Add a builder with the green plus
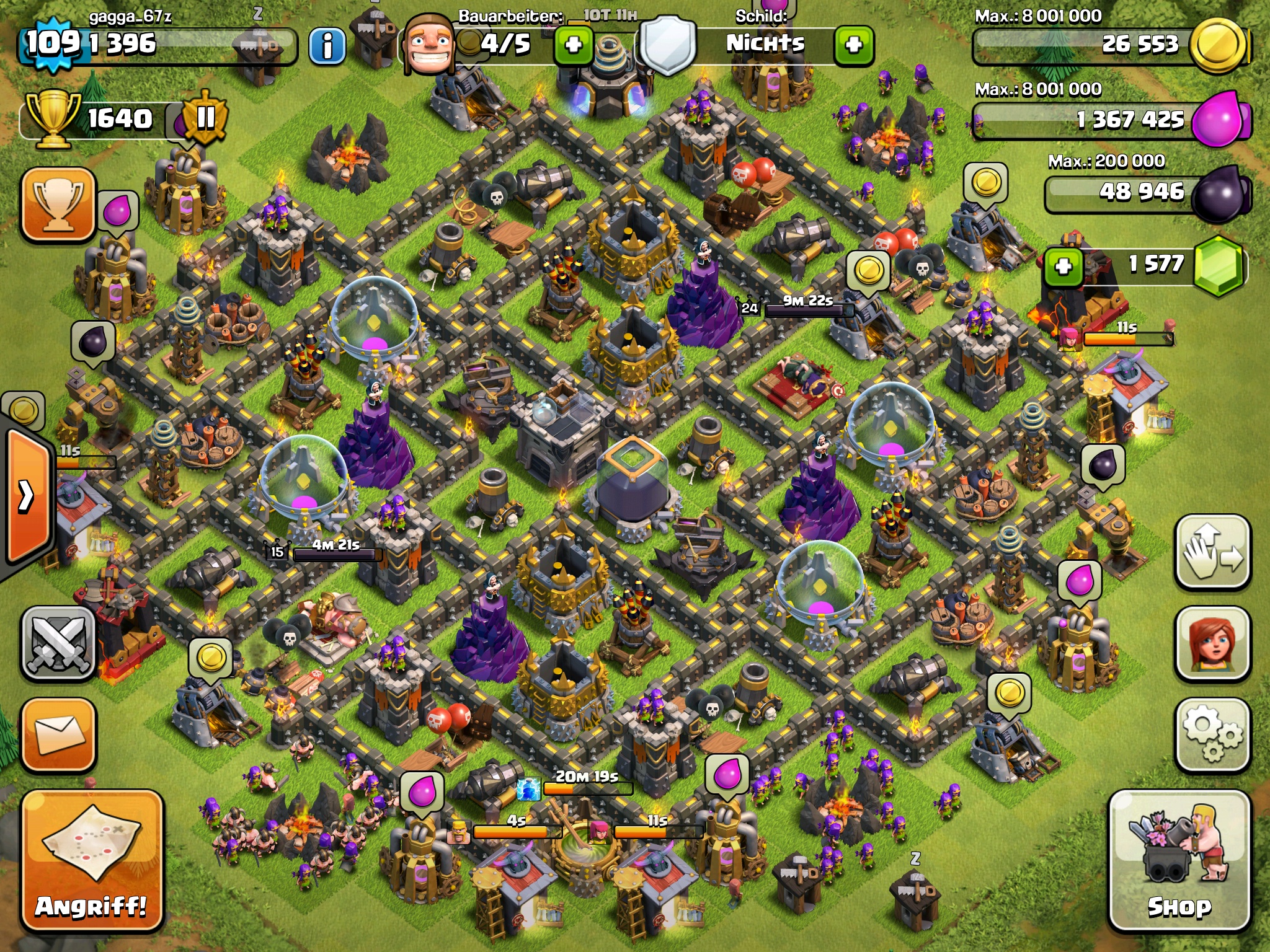1270x952 pixels. [x=573, y=45]
